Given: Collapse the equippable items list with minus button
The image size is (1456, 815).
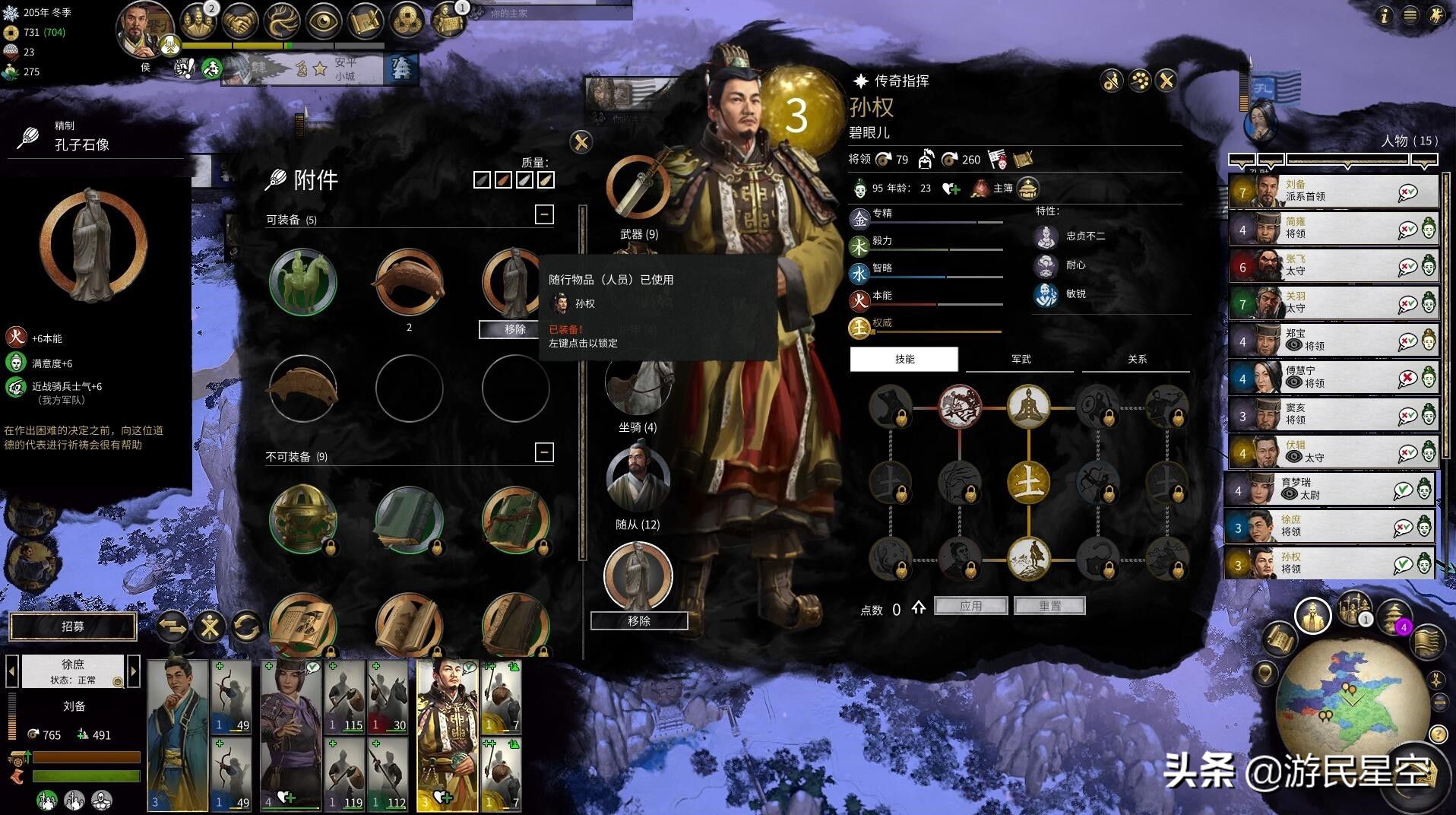Looking at the screenshot, I should point(545,215).
